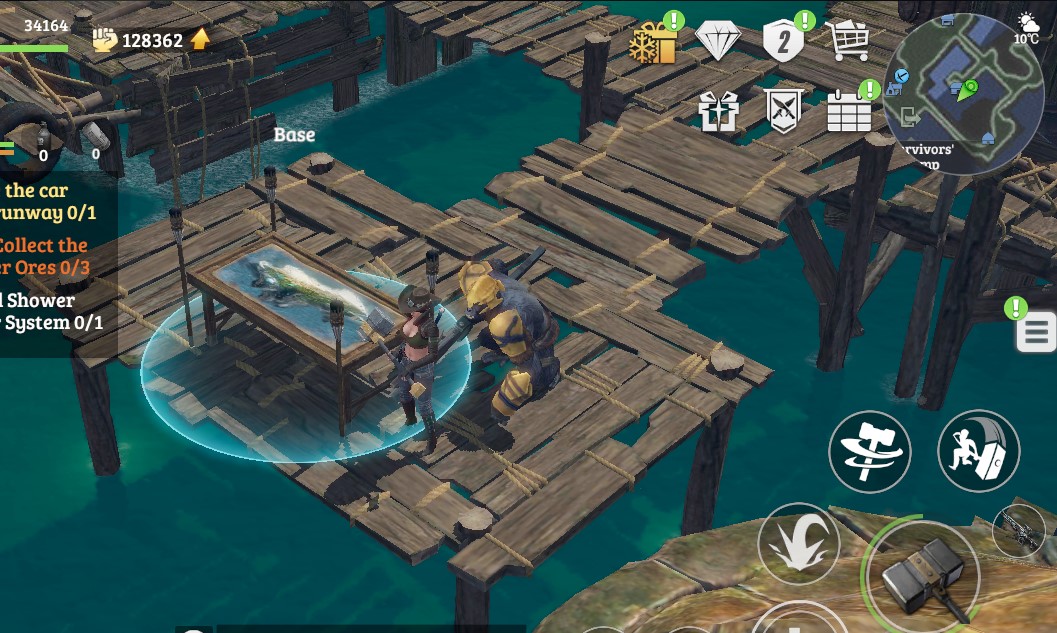Open the three-line hamburger menu
This screenshot has width=1057, height=633.
(x=1036, y=332)
